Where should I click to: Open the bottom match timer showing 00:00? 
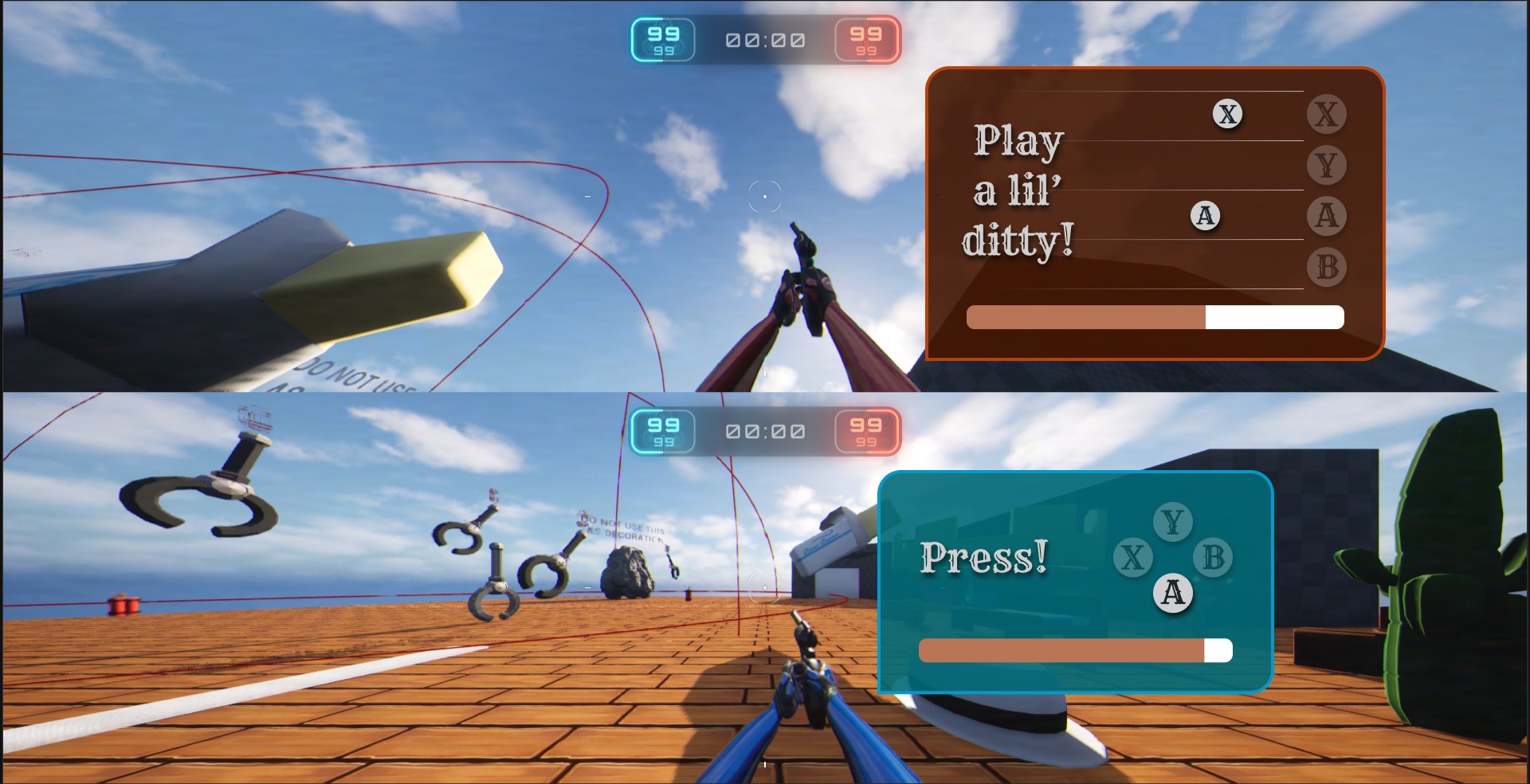763,432
